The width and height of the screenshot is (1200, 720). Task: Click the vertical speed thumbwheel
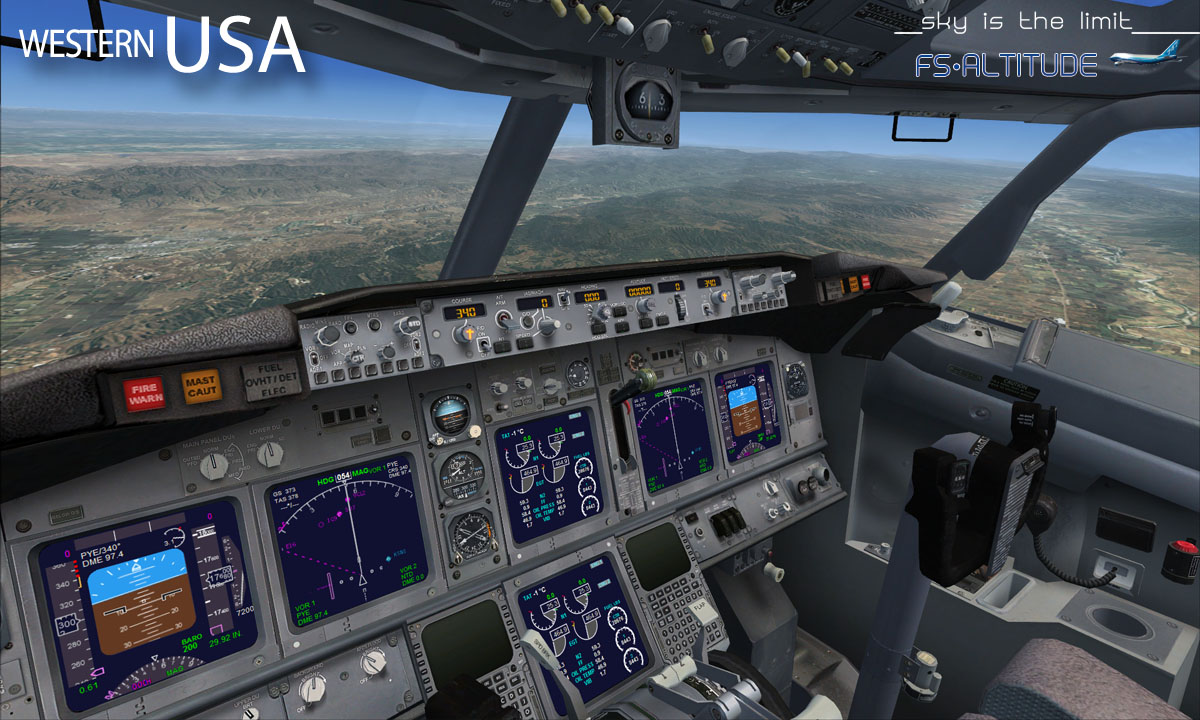[680, 304]
